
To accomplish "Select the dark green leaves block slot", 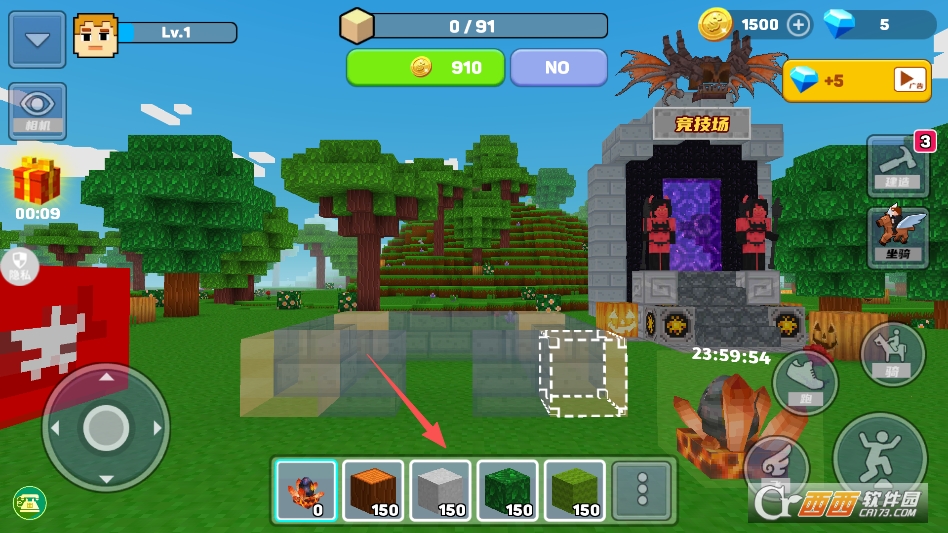I will coord(507,491).
